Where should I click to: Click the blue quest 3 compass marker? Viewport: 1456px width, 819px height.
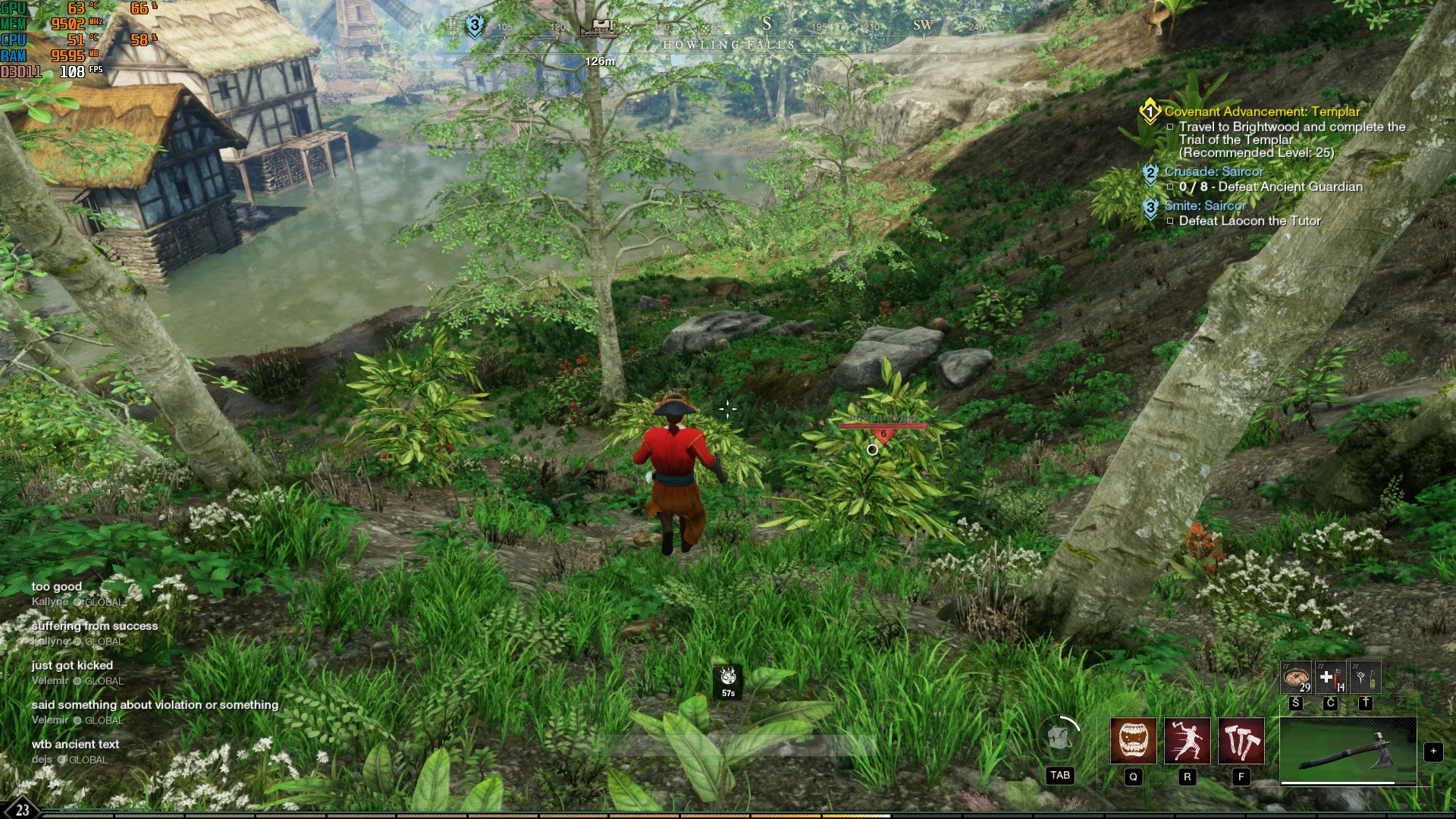click(475, 25)
